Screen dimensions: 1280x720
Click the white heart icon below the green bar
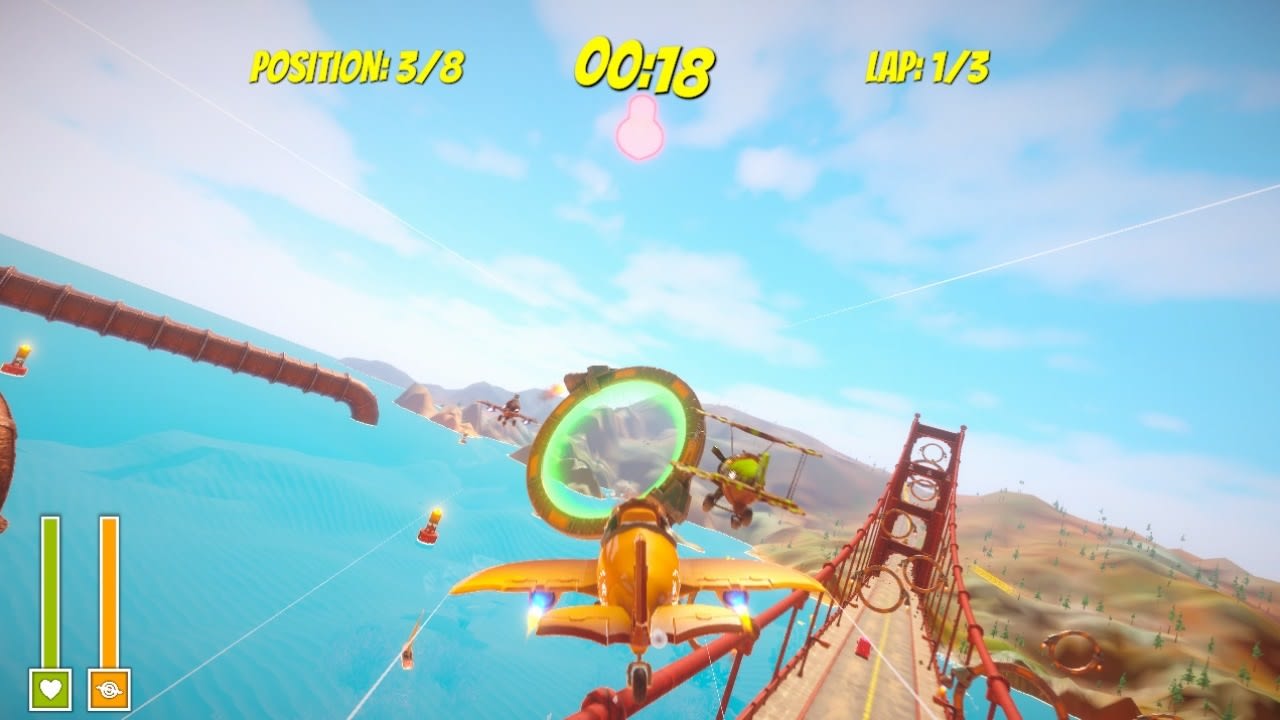[53, 688]
